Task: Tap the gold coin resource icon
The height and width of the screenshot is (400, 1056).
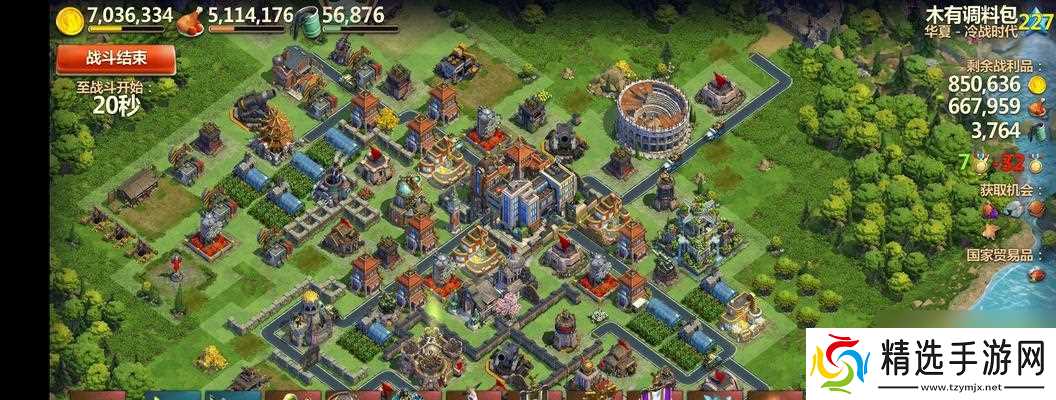Action: [69, 19]
